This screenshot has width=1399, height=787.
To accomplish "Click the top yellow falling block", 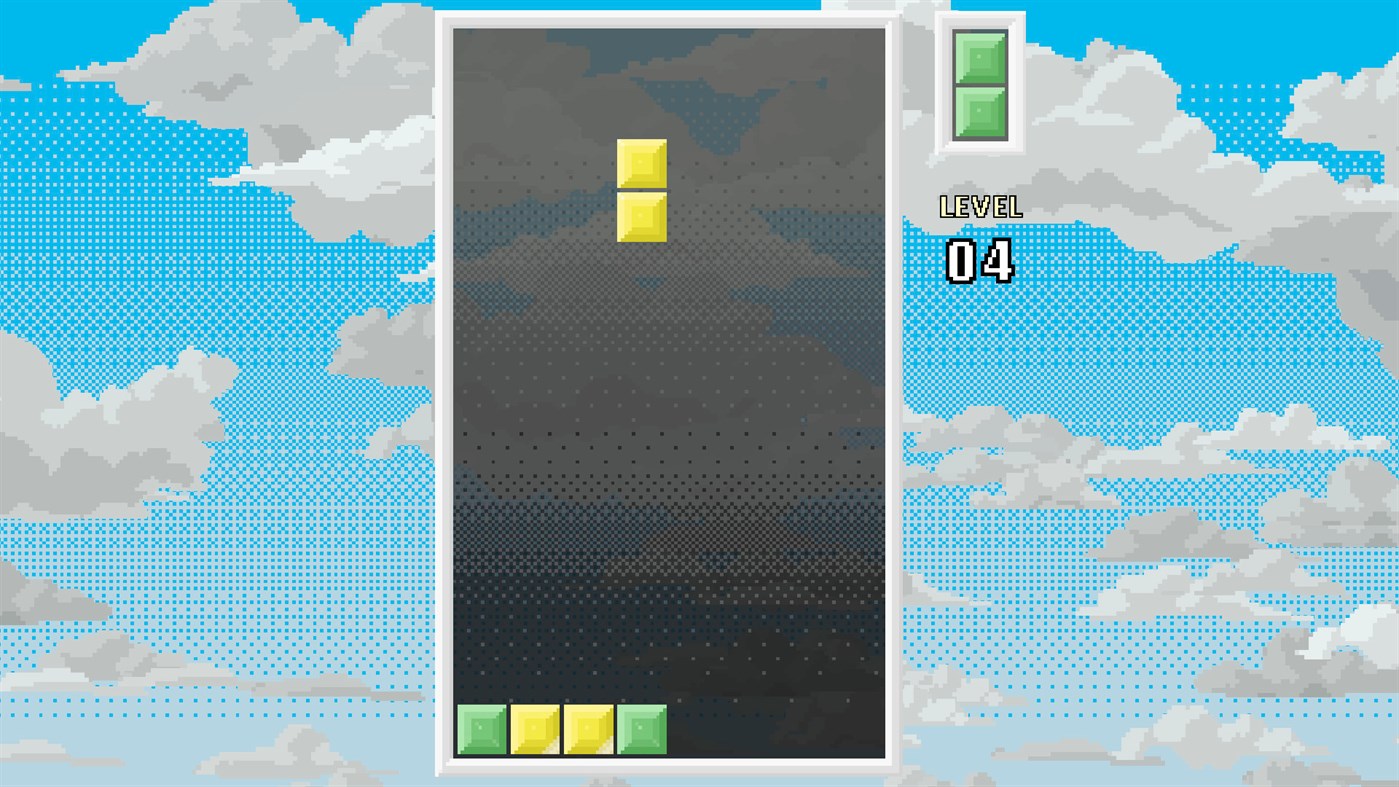I will click(x=641, y=163).
